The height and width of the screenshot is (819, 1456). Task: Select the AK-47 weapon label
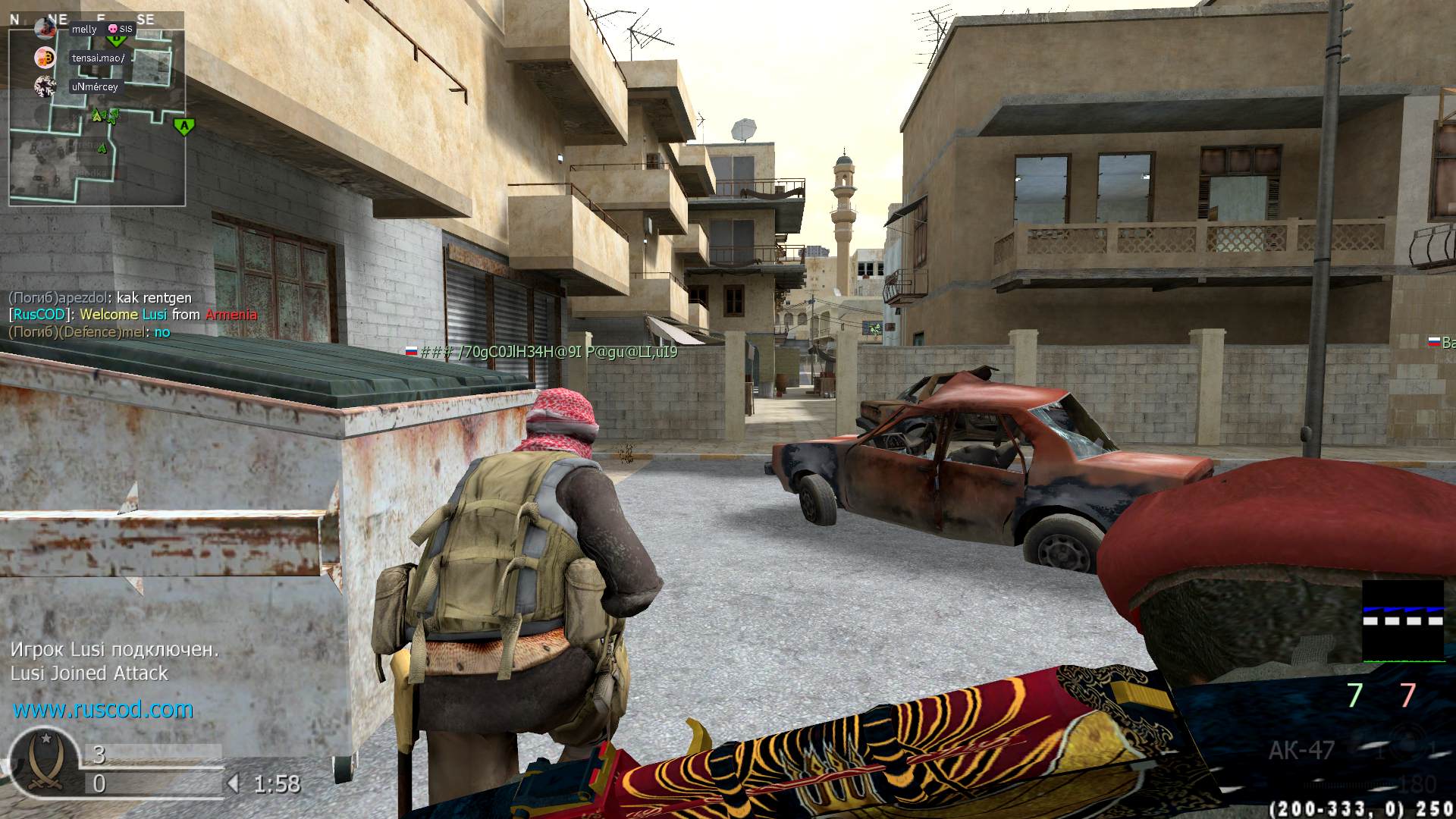1301,750
